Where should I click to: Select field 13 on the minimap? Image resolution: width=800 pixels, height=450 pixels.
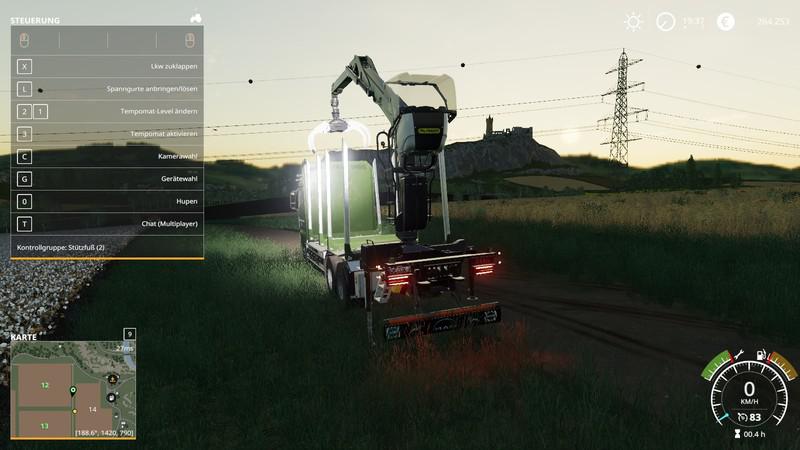click(45, 426)
